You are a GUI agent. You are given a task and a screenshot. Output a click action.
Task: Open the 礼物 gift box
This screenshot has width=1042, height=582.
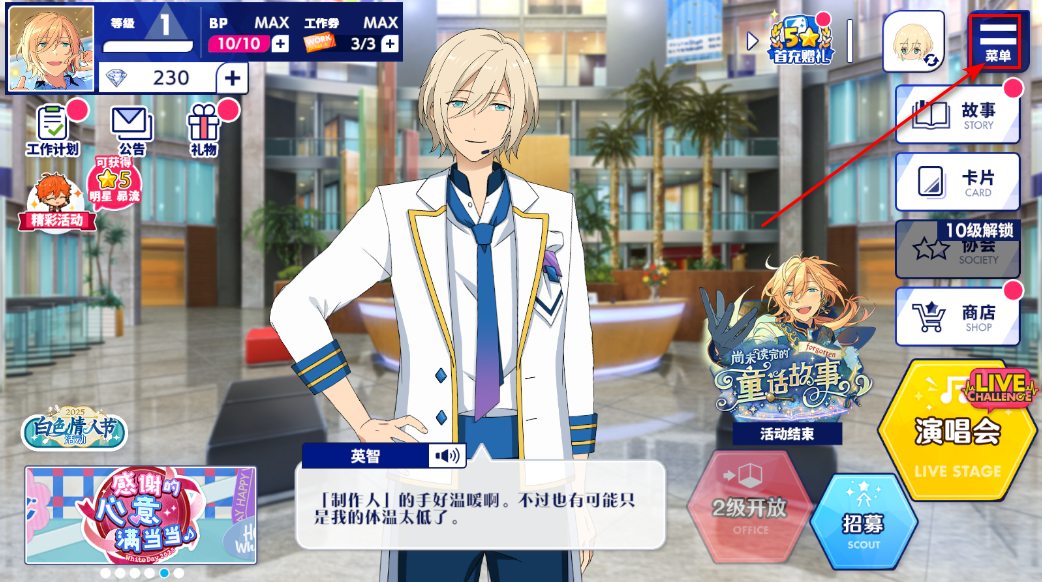(203, 130)
